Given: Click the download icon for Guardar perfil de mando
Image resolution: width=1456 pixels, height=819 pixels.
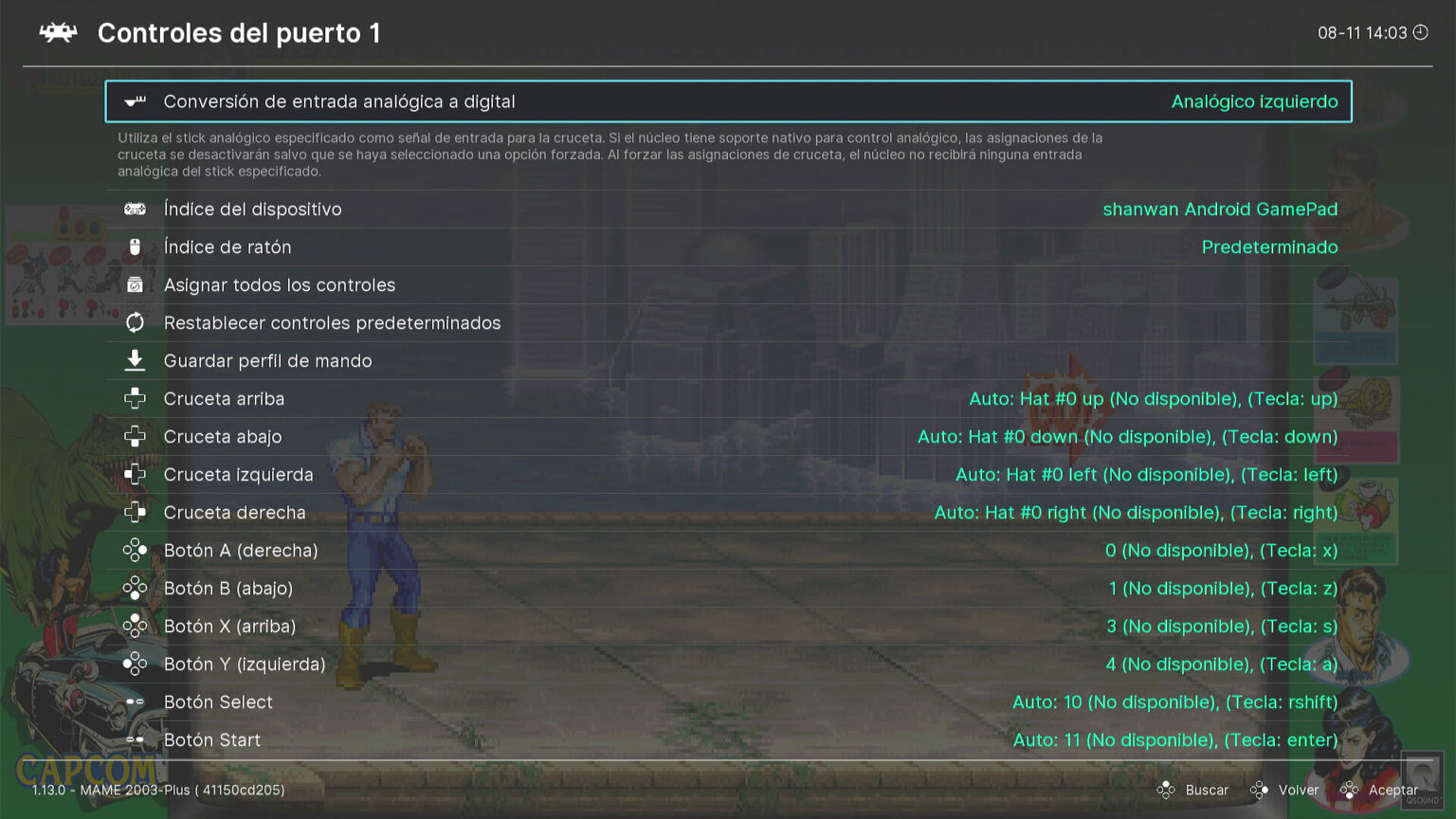Looking at the screenshot, I should [x=135, y=360].
